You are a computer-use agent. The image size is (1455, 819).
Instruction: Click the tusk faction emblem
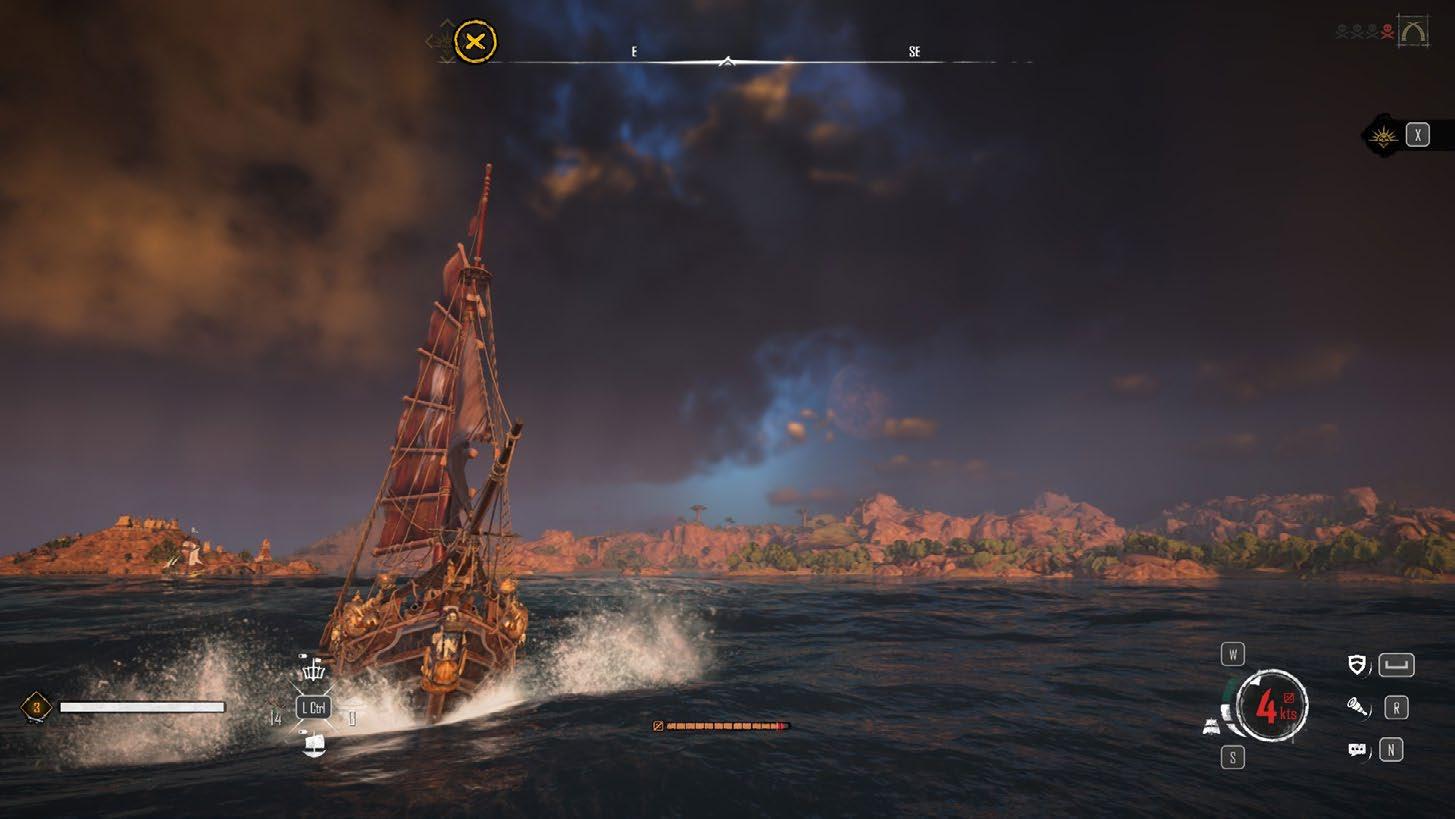[1414, 33]
